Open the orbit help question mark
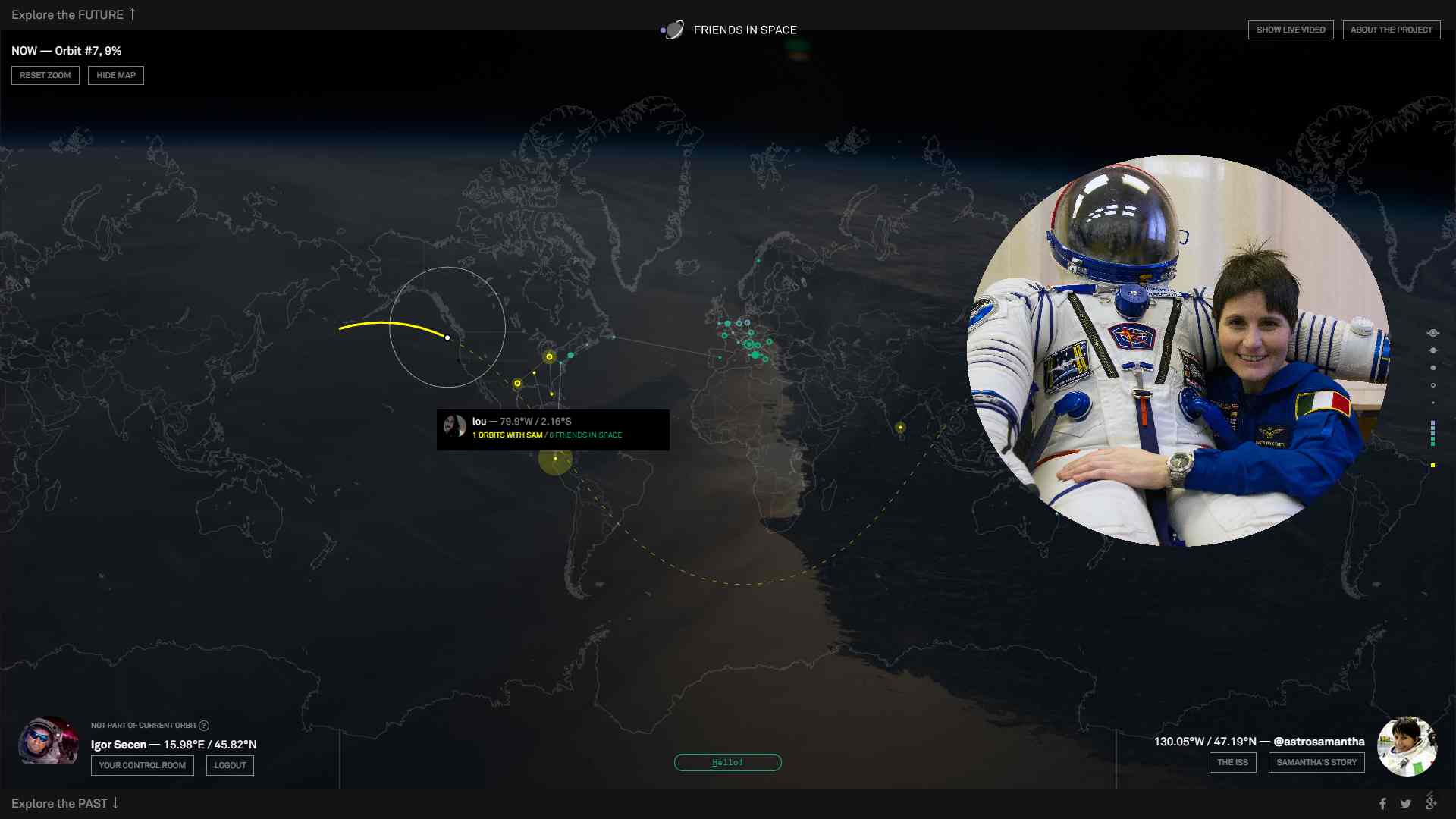Screen dimensions: 1456x819 pos(204,726)
